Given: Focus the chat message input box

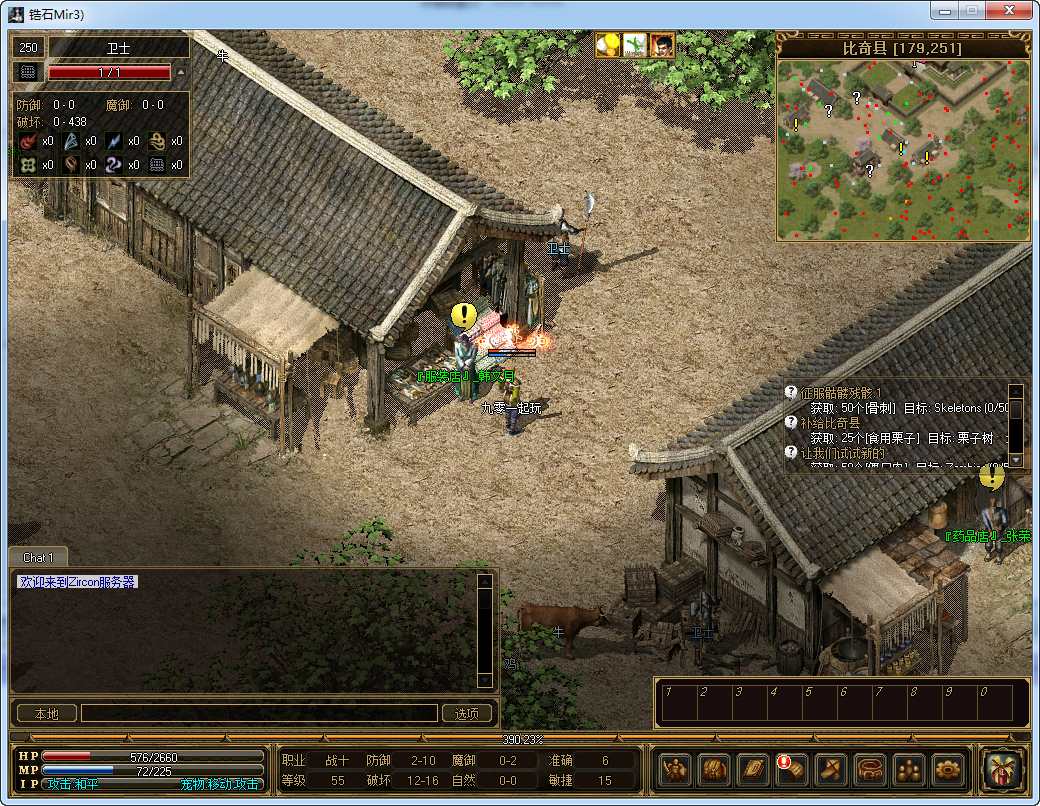Looking at the screenshot, I should 259,713.
